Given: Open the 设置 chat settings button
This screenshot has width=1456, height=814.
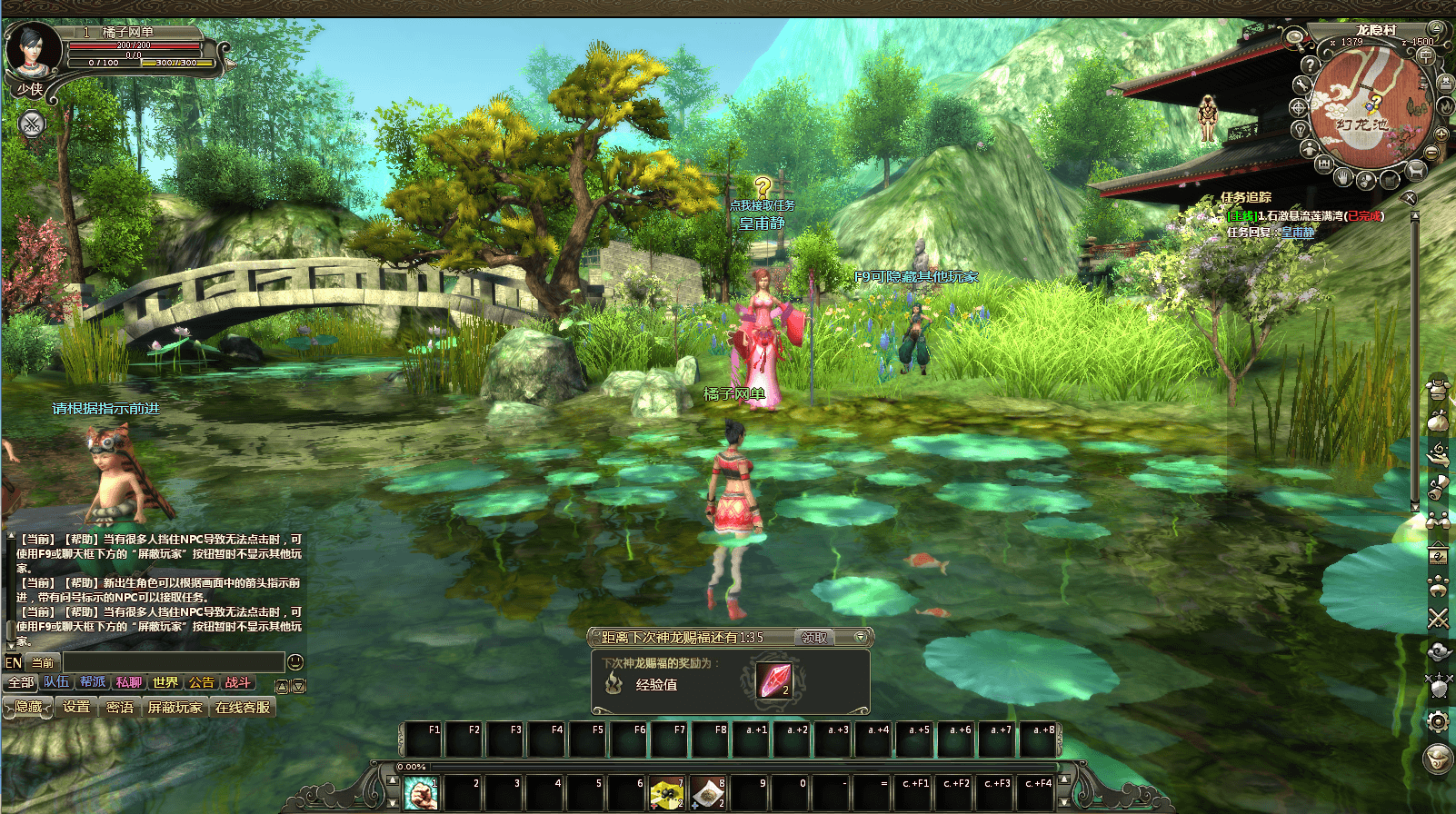Looking at the screenshot, I should point(76,707).
